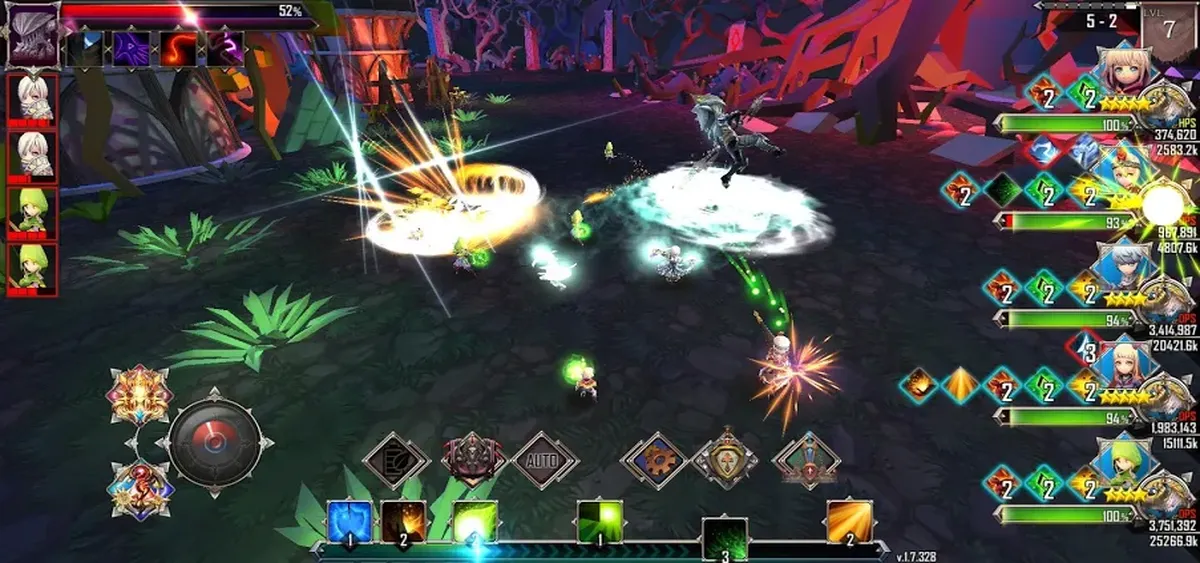Choose the green-haired hero portrait in party list

1126,462
